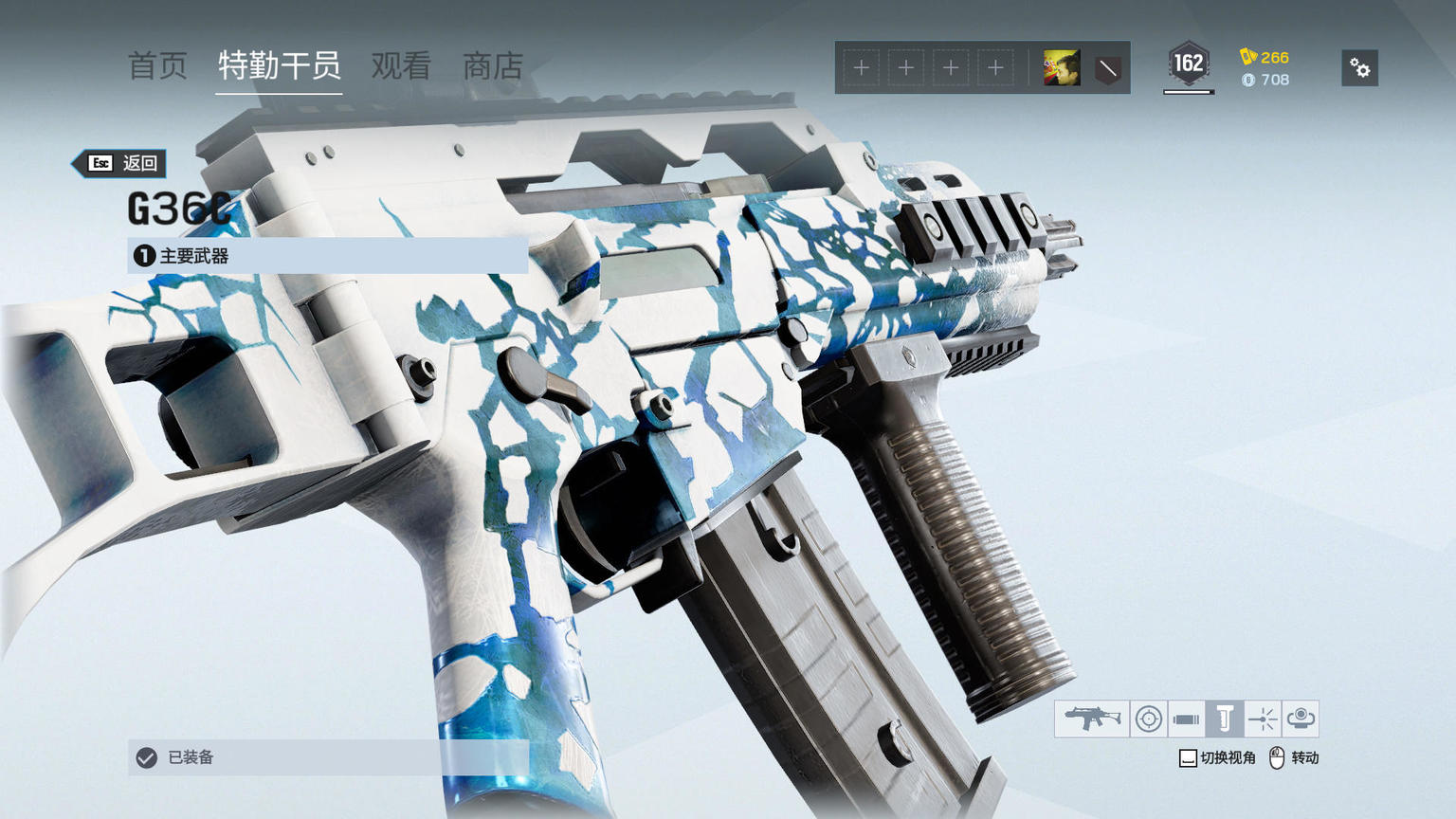The height and width of the screenshot is (819, 1456).
Task: Select the barrel attachment icon
Action: click(1186, 719)
